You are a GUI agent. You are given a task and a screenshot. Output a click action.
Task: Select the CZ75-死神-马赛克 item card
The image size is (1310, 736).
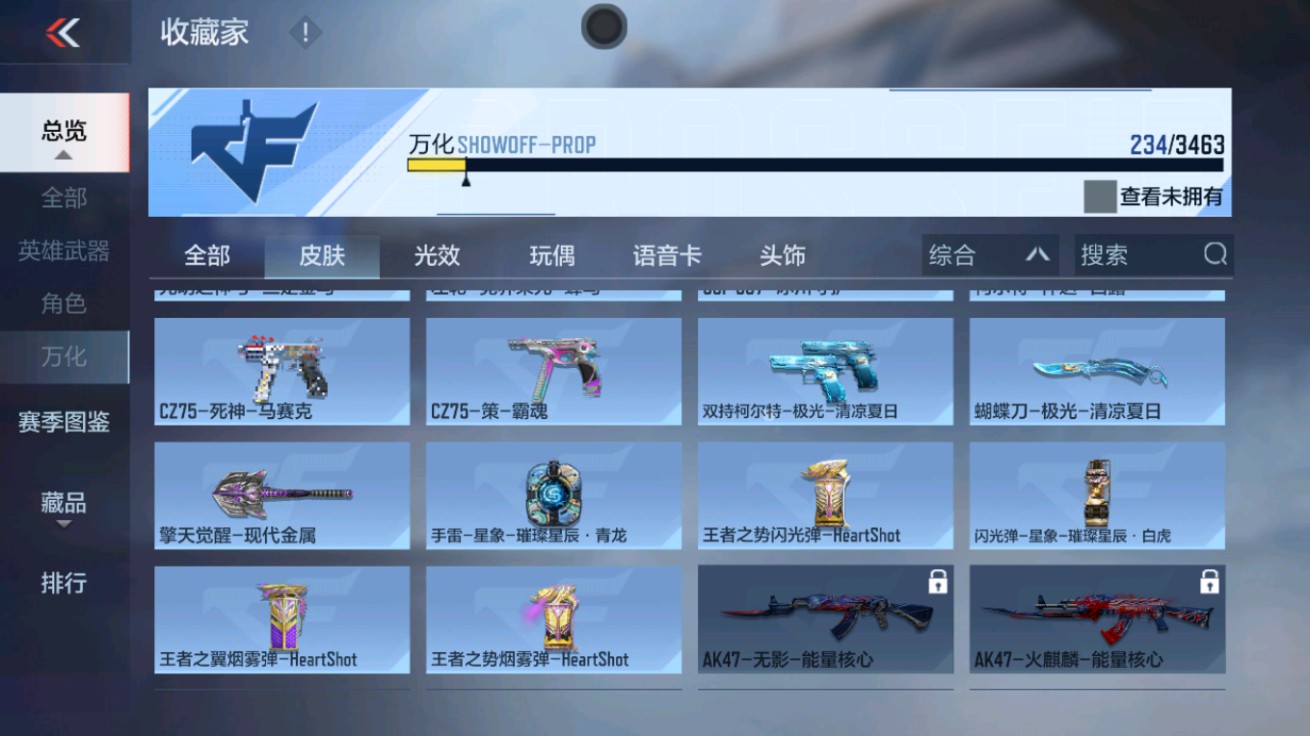pyautogui.click(x=281, y=370)
